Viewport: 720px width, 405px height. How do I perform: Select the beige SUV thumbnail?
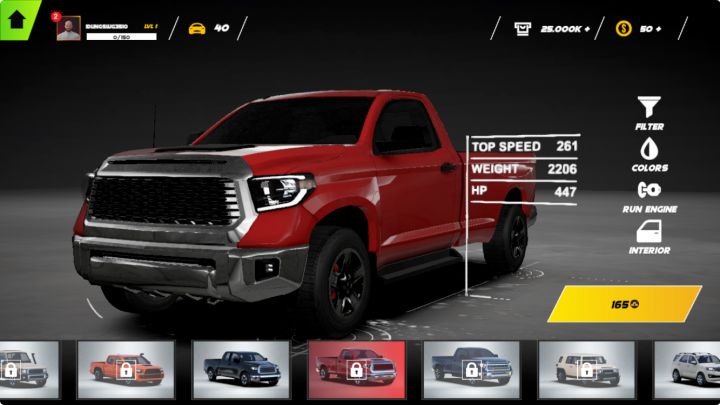tap(586, 369)
